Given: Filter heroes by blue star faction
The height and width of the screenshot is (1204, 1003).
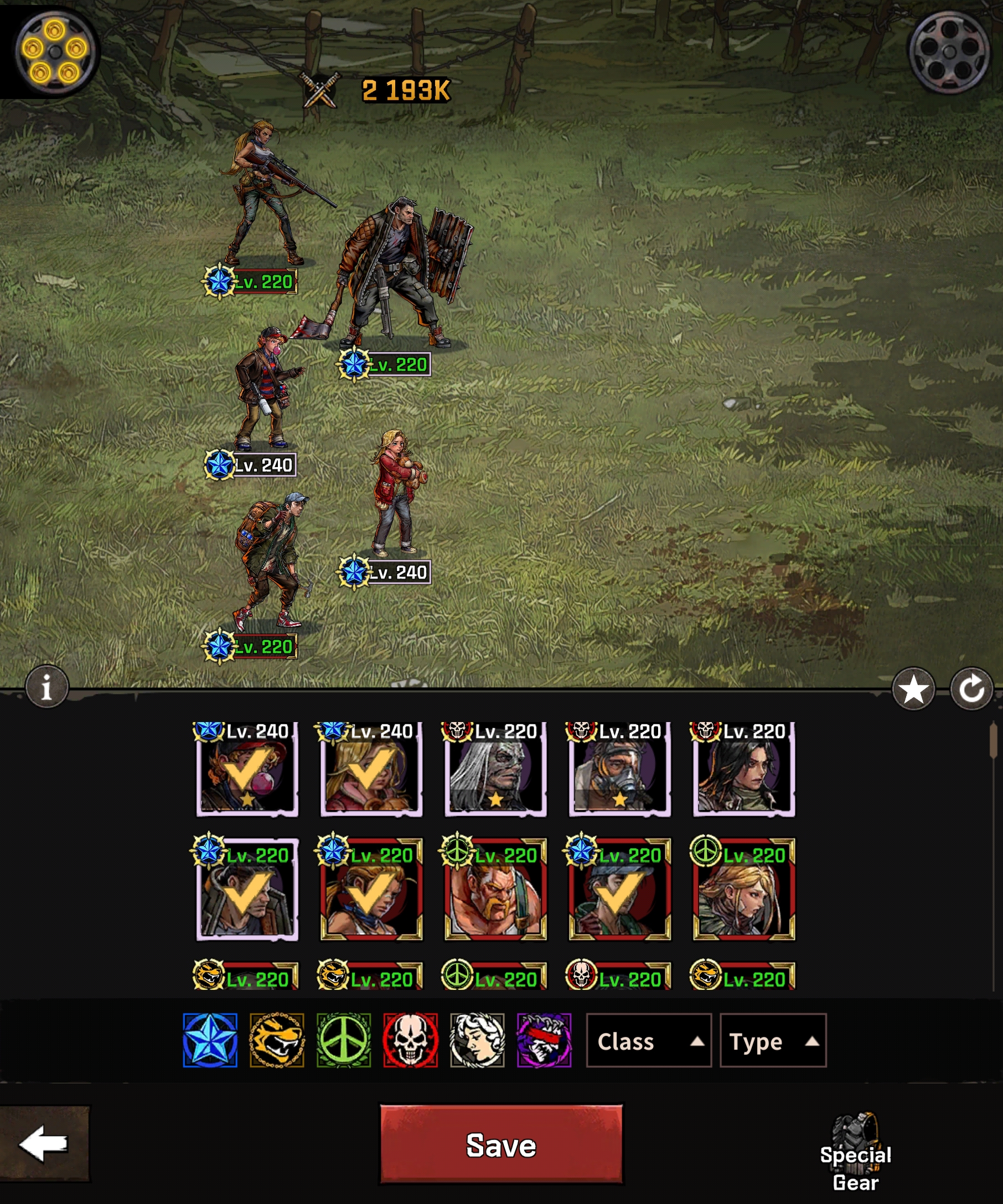Looking at the screenshot, I should [x=210, y=1041].
